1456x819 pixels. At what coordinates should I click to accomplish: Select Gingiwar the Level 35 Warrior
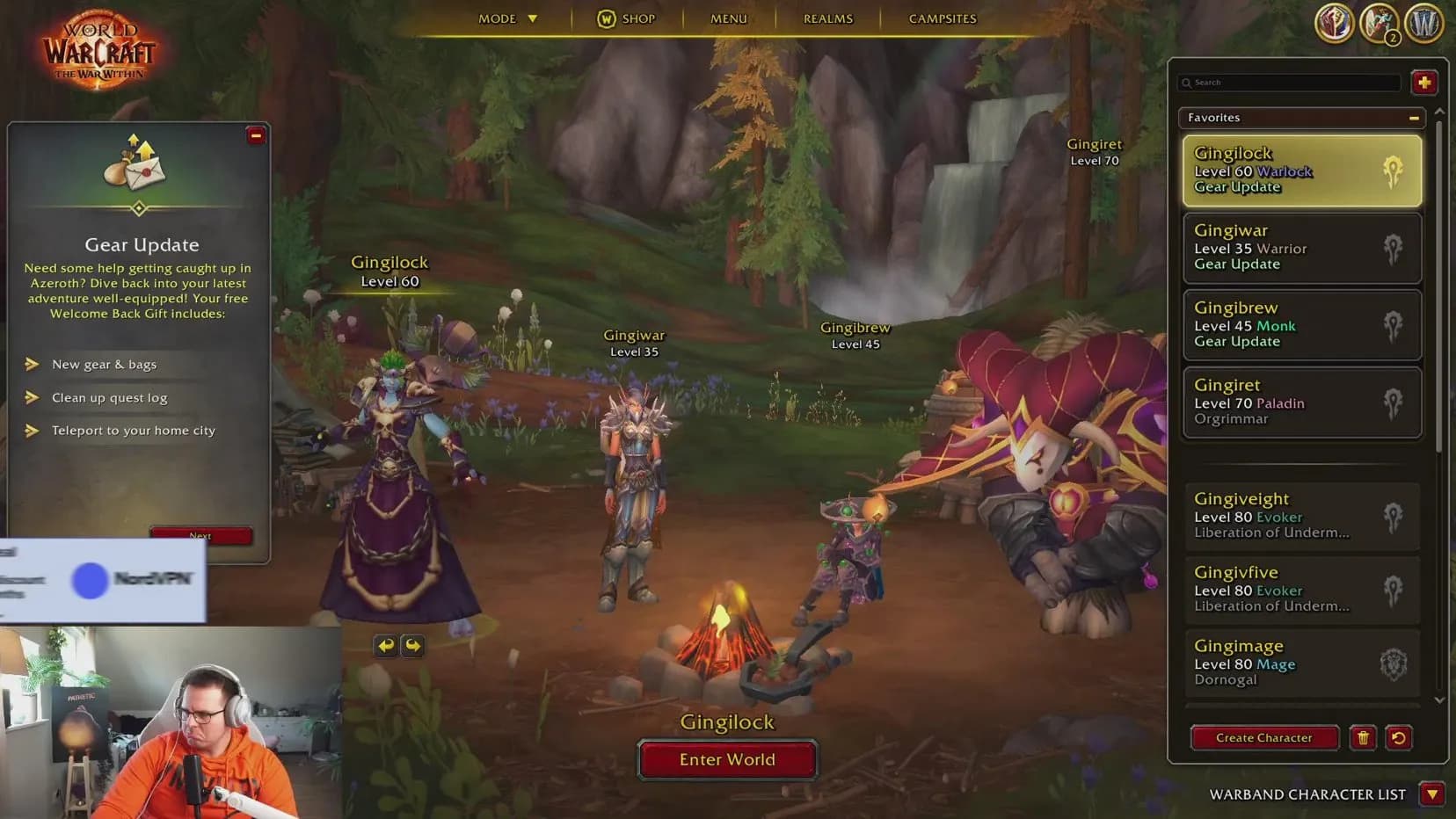pyautogui.click(x=1301, y=248)
